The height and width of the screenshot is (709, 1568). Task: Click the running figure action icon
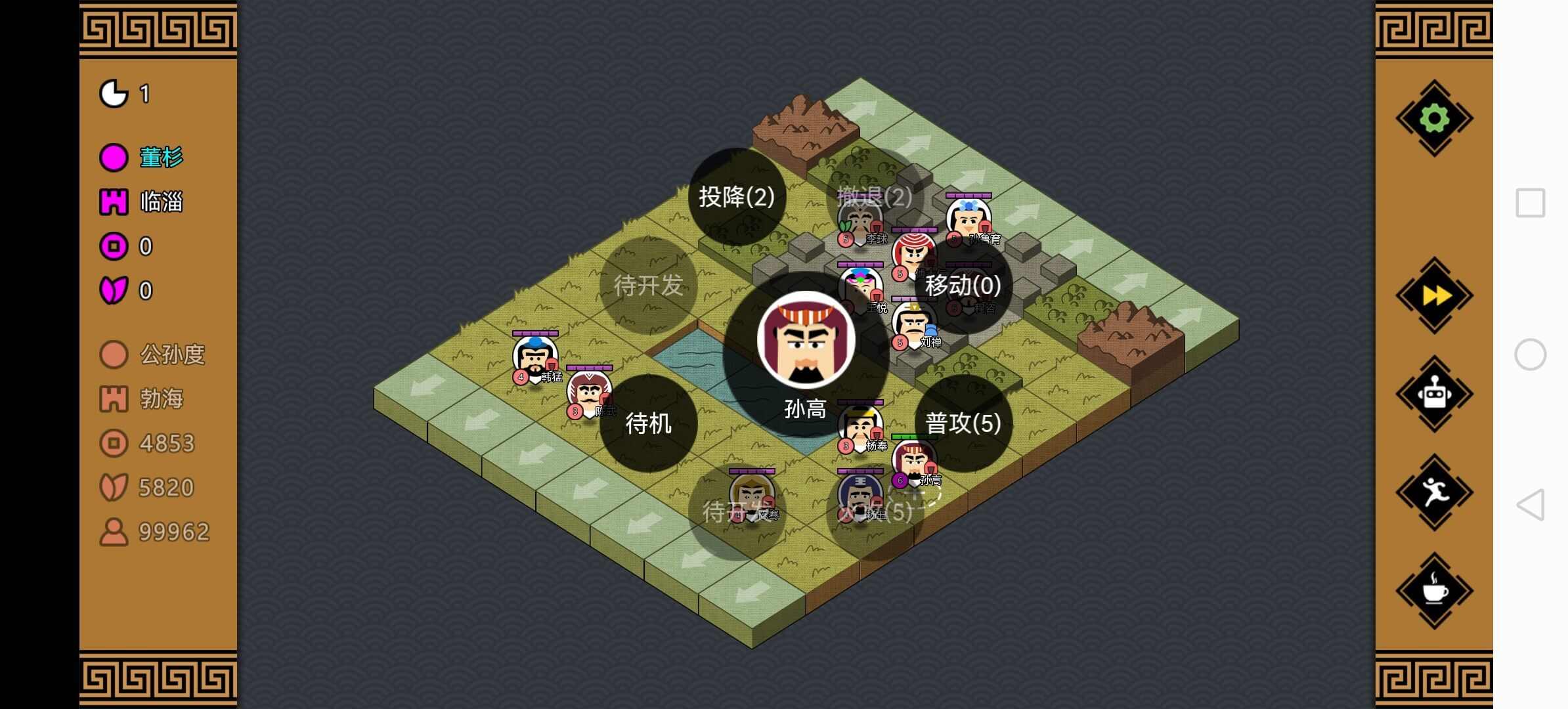point(1433,490)
